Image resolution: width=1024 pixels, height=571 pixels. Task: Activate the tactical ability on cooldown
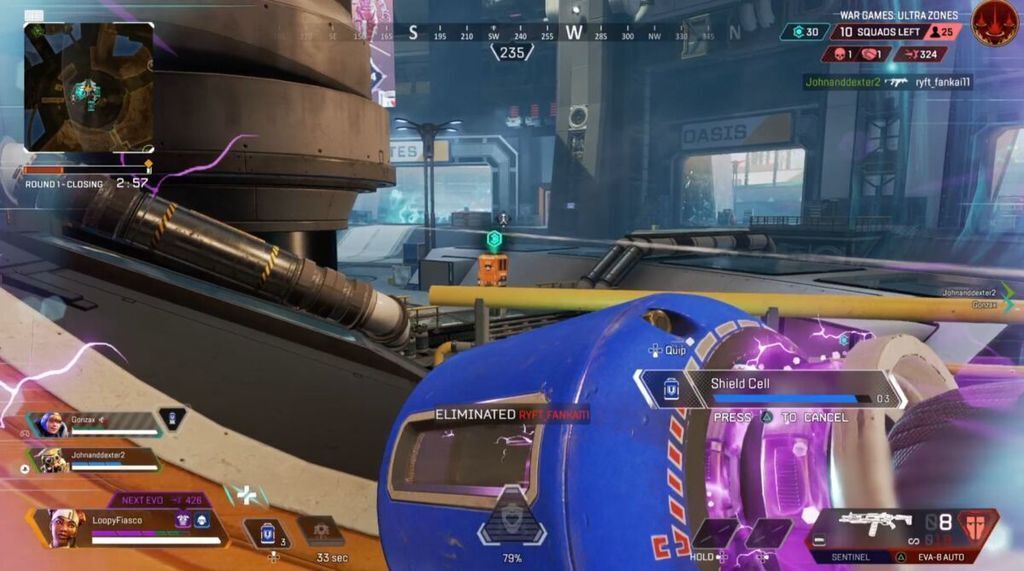321,531
